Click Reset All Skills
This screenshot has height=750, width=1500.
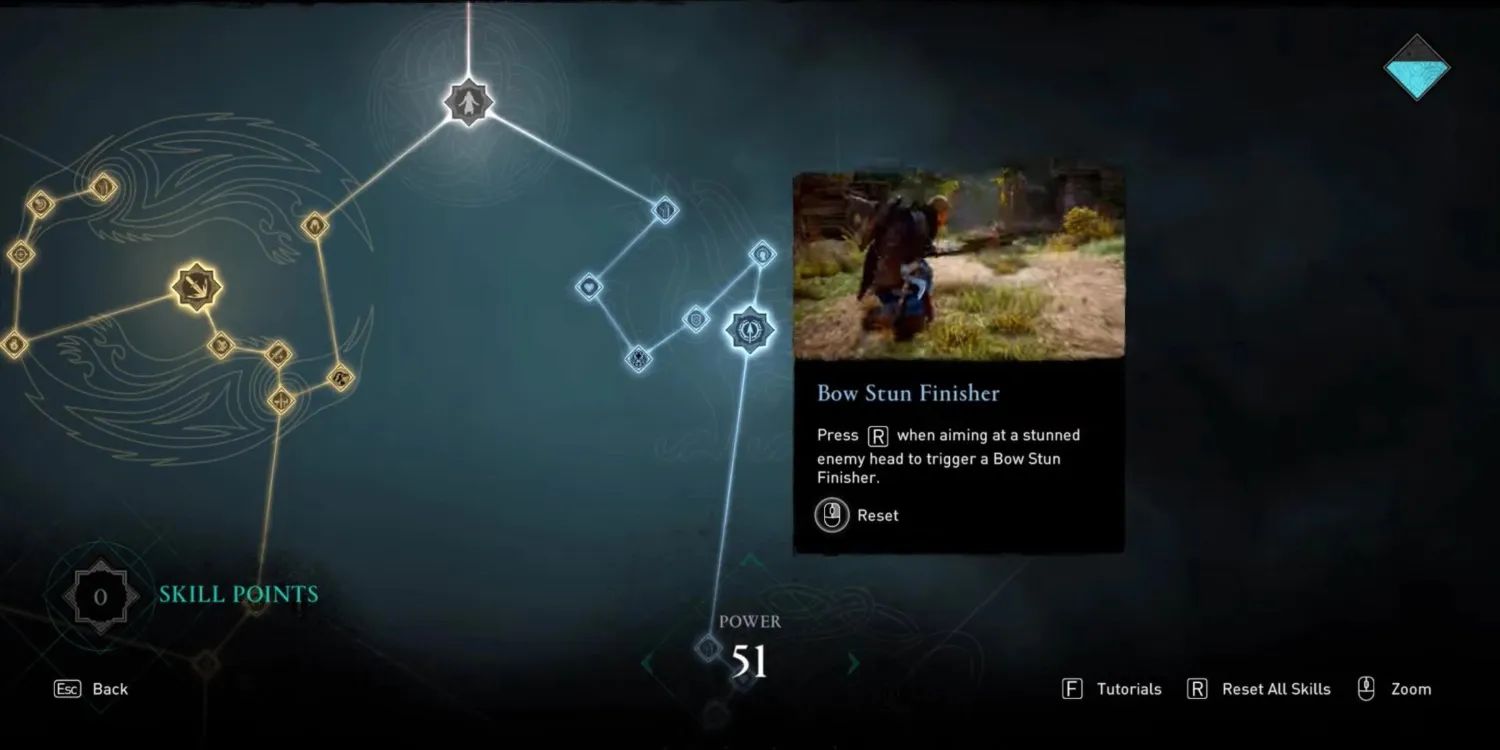[x=1277, y=689]
